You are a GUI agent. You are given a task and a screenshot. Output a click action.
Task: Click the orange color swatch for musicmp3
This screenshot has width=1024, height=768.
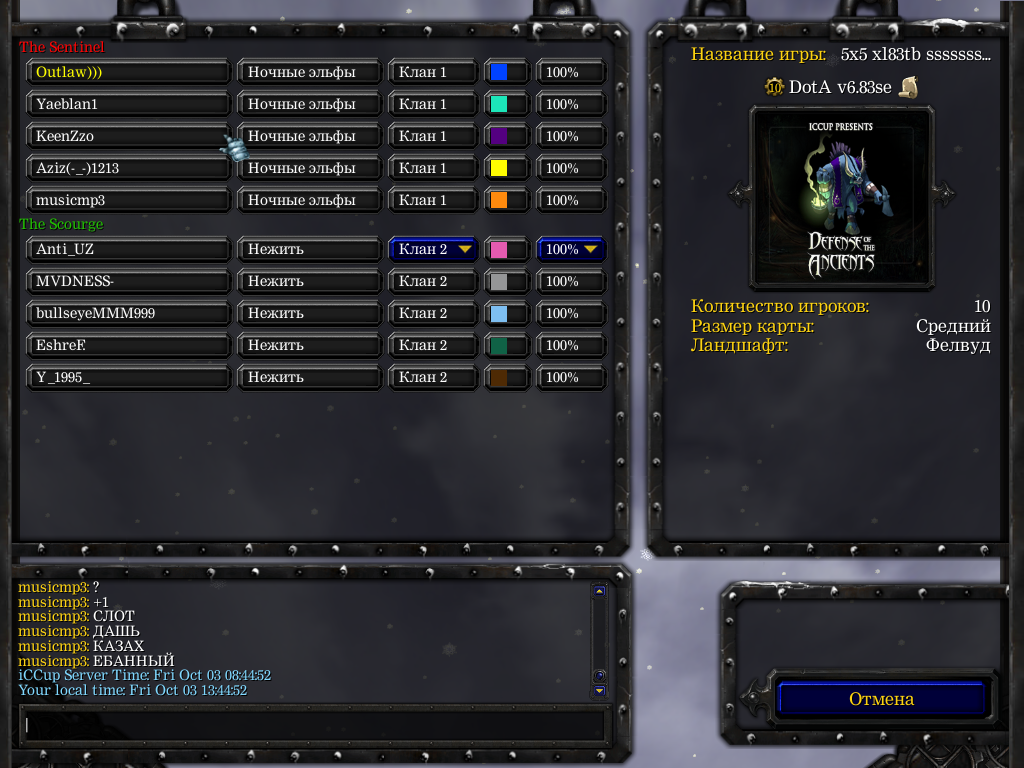coord(506,200)
